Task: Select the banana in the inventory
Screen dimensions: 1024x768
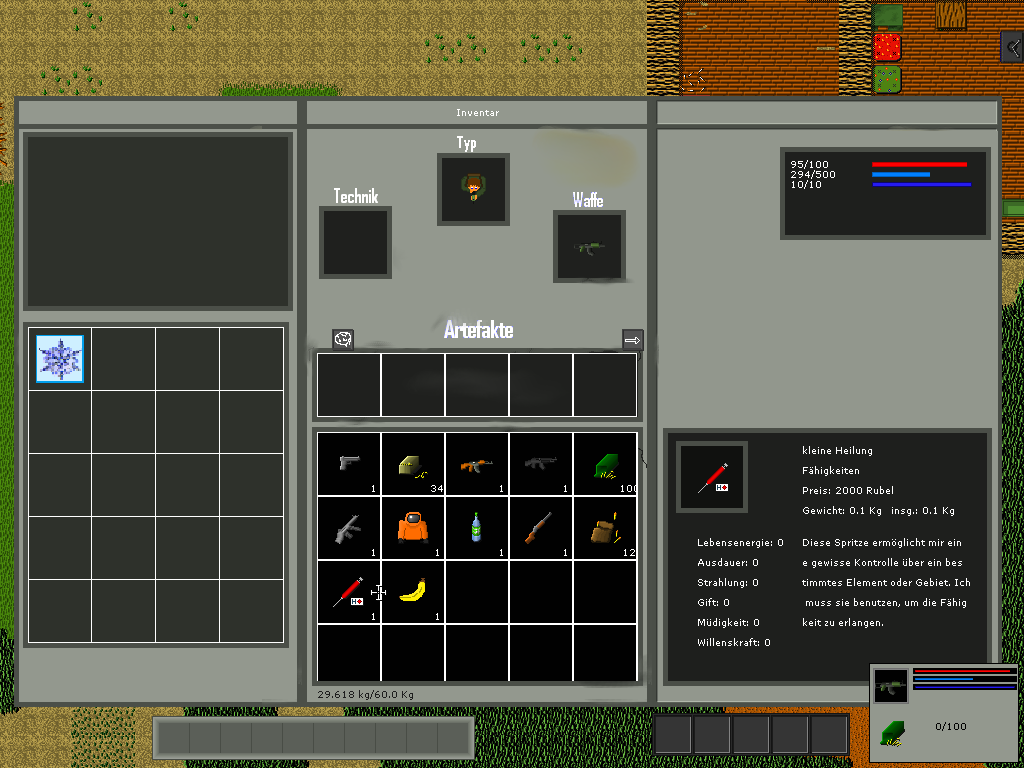Action: click(413, 592)
